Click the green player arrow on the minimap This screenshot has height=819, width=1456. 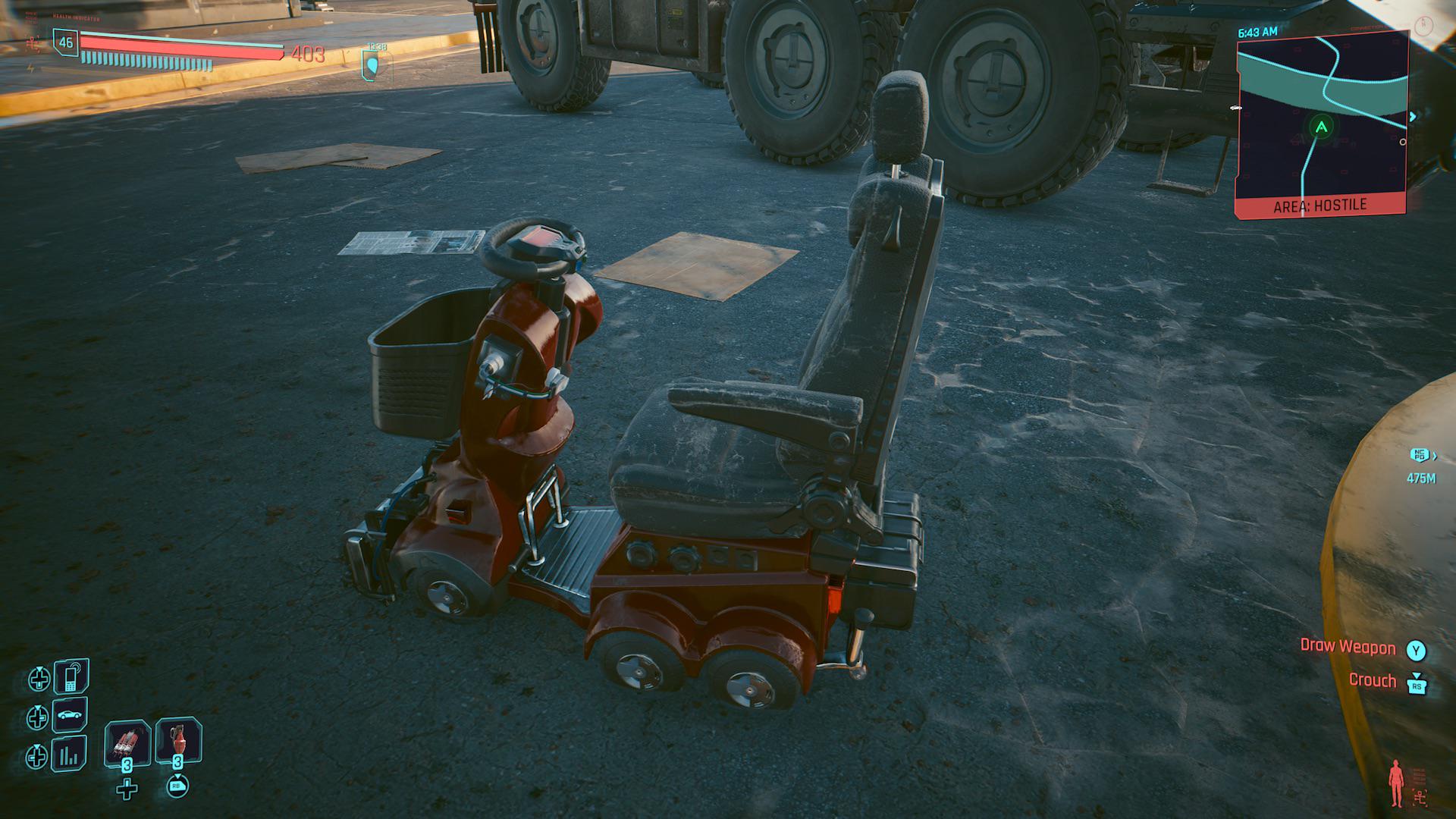pyautogui.click(x=1322, y=127)
